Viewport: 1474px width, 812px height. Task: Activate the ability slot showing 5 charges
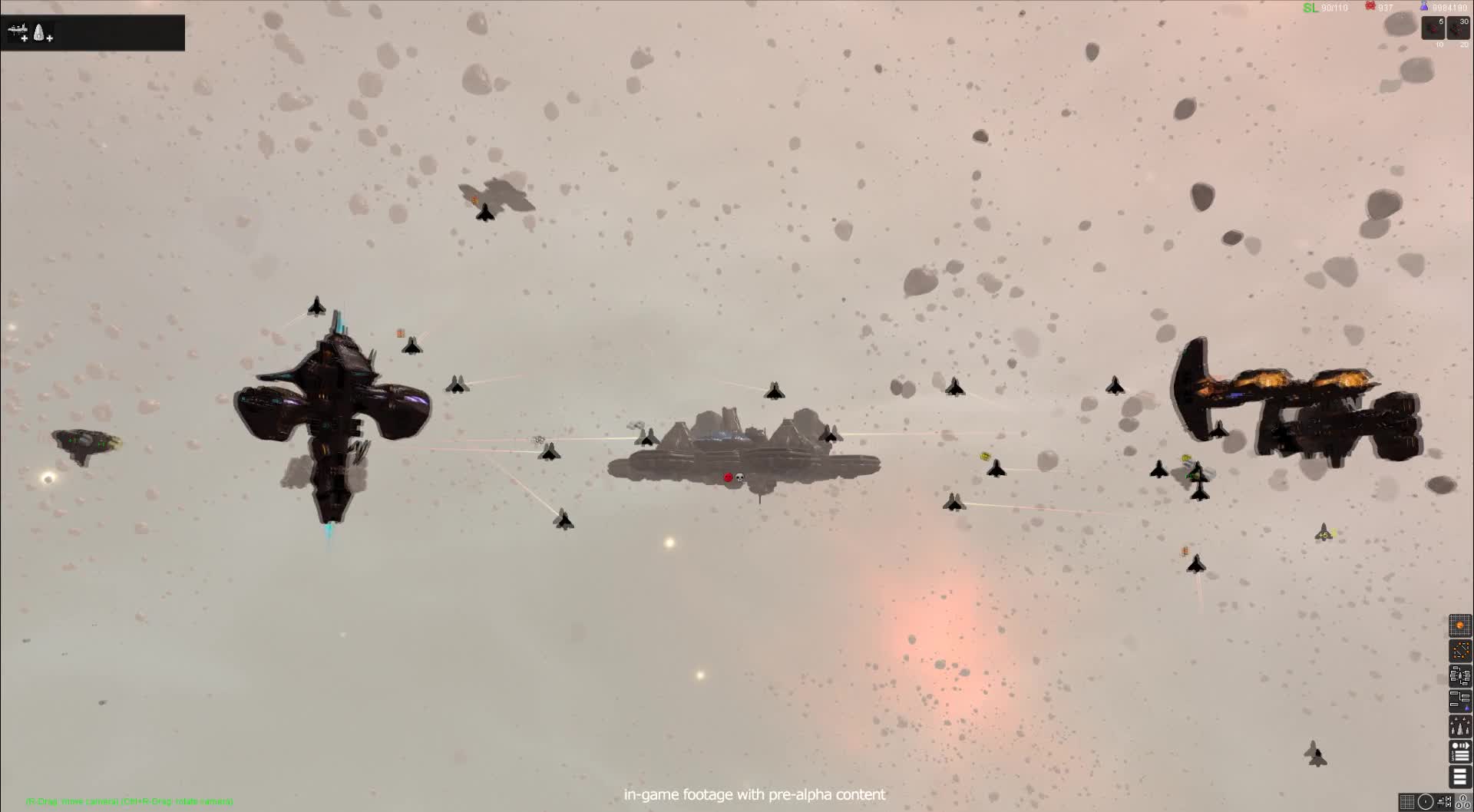point(1433,28)
